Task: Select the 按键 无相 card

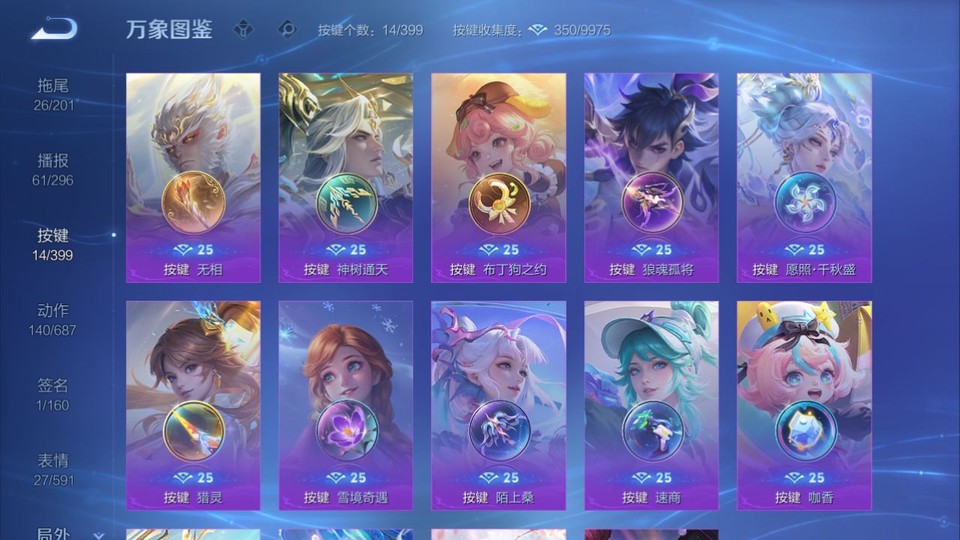Action: tap(193, 177)
